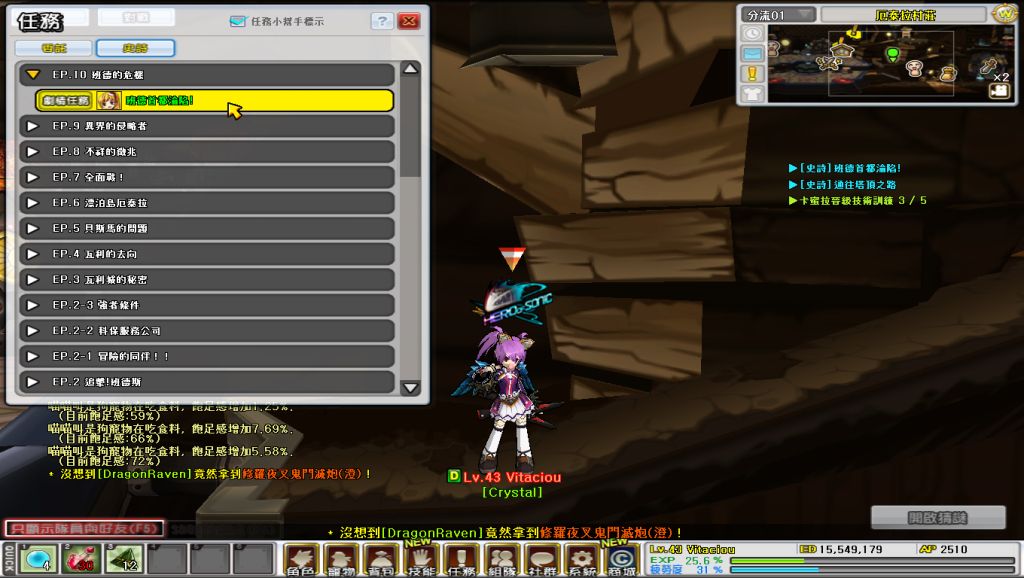Open the quest window help button
1024x578 pixels.
[x=382, y=21]
